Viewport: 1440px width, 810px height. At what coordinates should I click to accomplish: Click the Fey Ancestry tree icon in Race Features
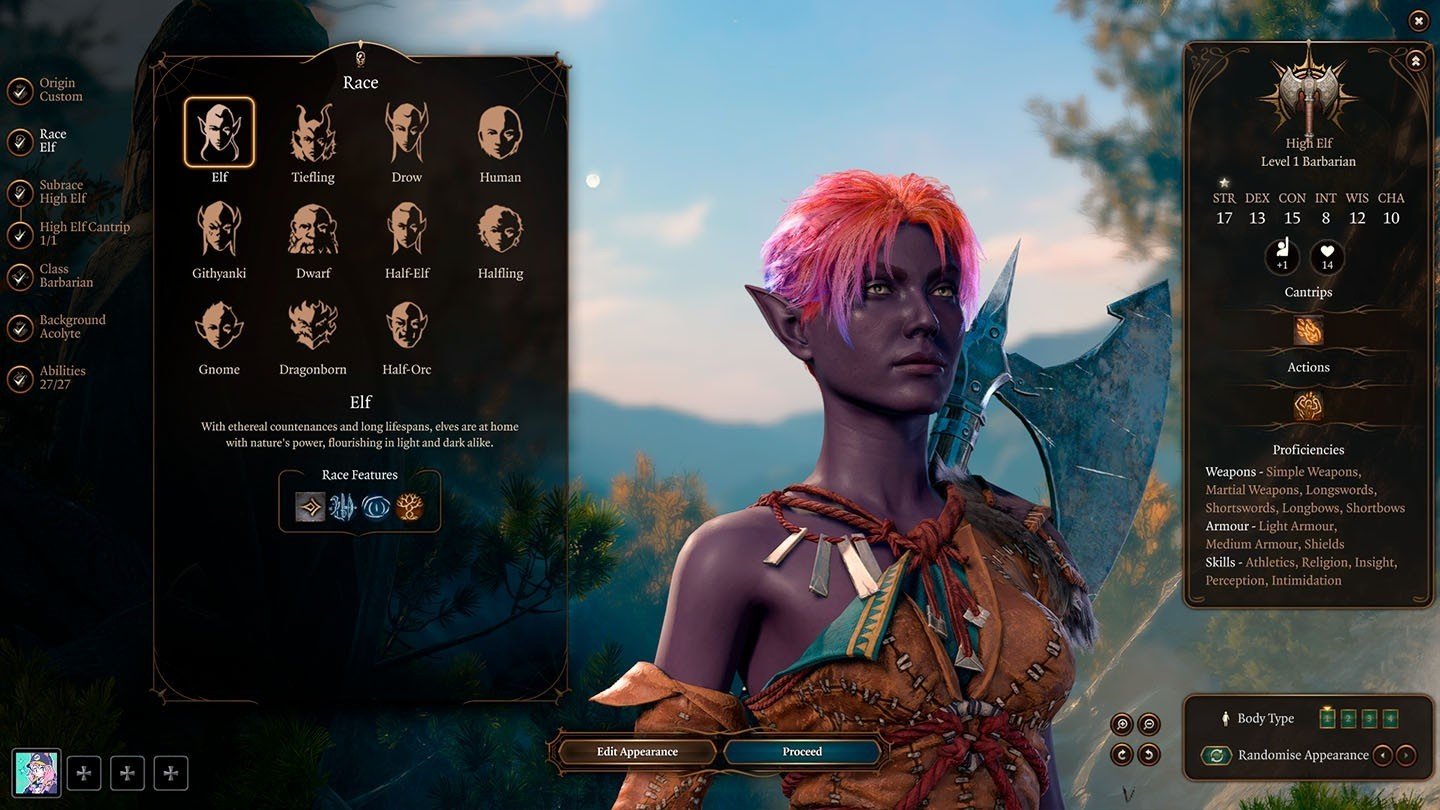406,507
